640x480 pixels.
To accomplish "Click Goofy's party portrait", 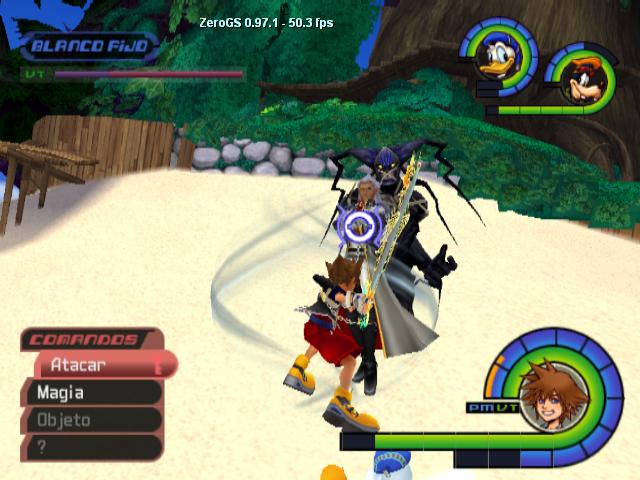I will (577, 75).
